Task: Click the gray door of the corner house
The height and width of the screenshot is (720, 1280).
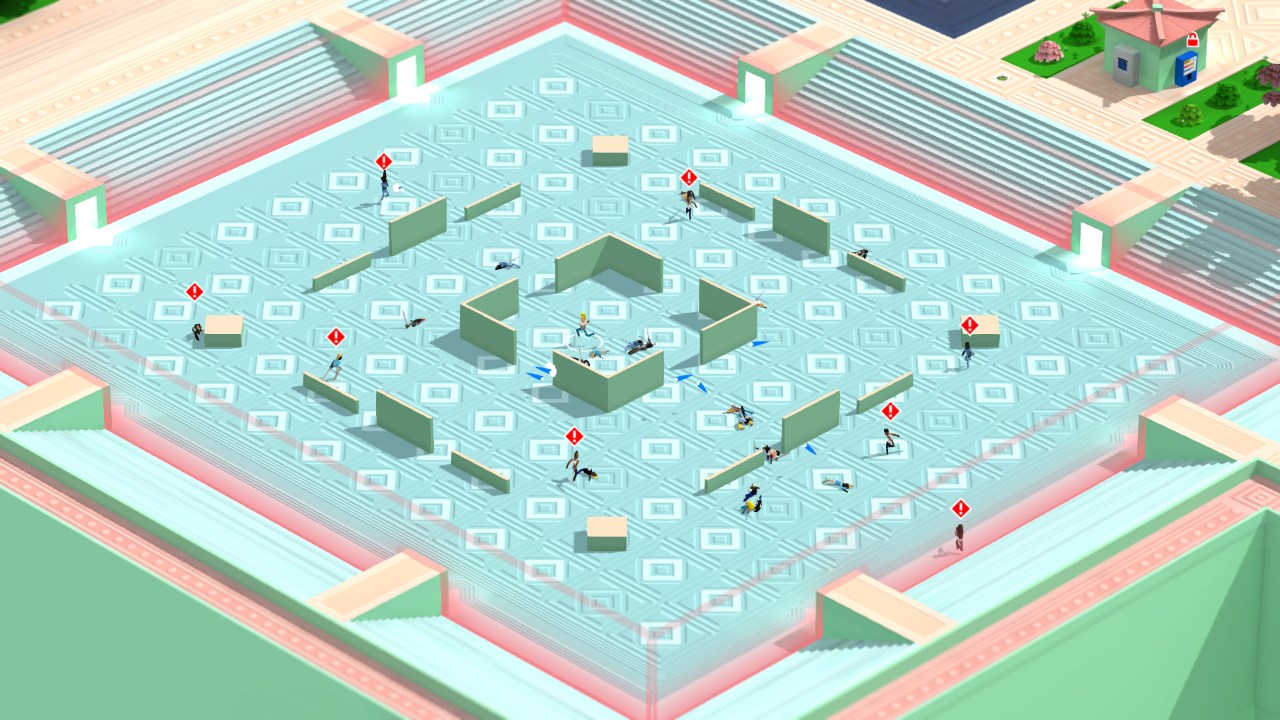Action: pyautogui.click(x=1127, y=64)
